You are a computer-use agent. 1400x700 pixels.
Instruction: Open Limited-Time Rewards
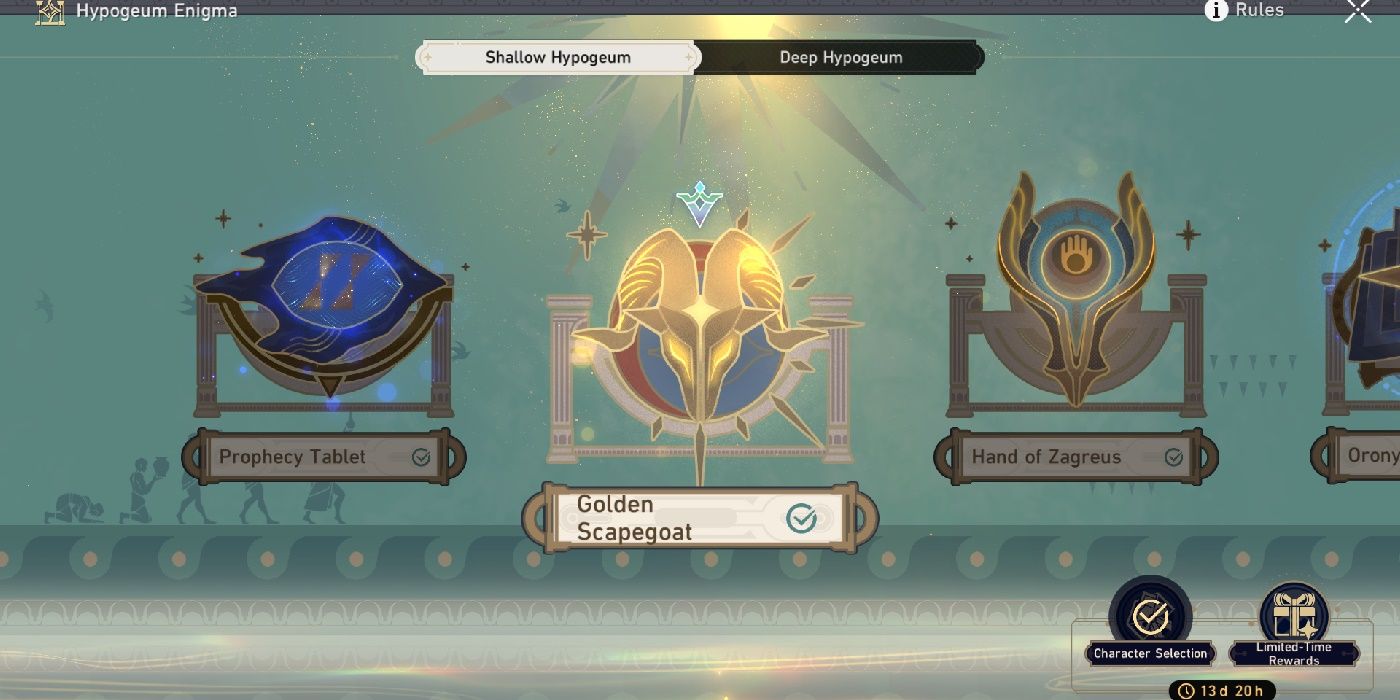pyautogui.click(x=1293, y=622)
